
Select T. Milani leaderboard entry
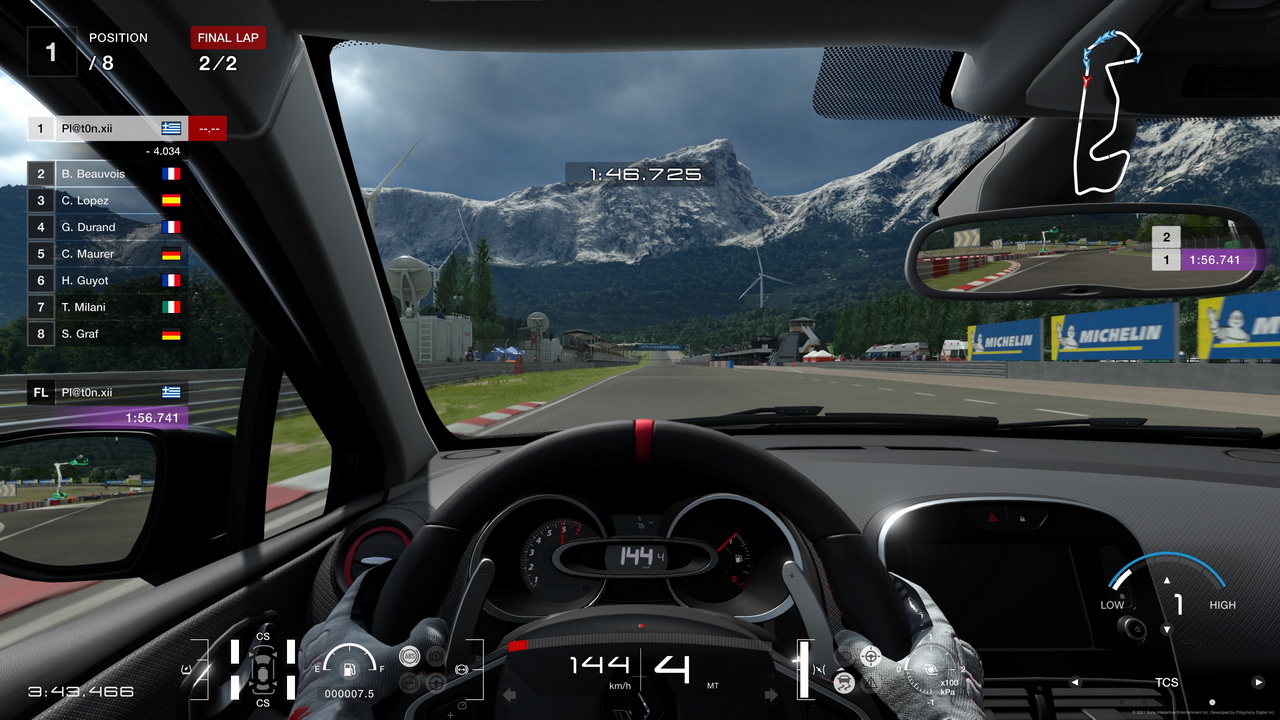105,307
